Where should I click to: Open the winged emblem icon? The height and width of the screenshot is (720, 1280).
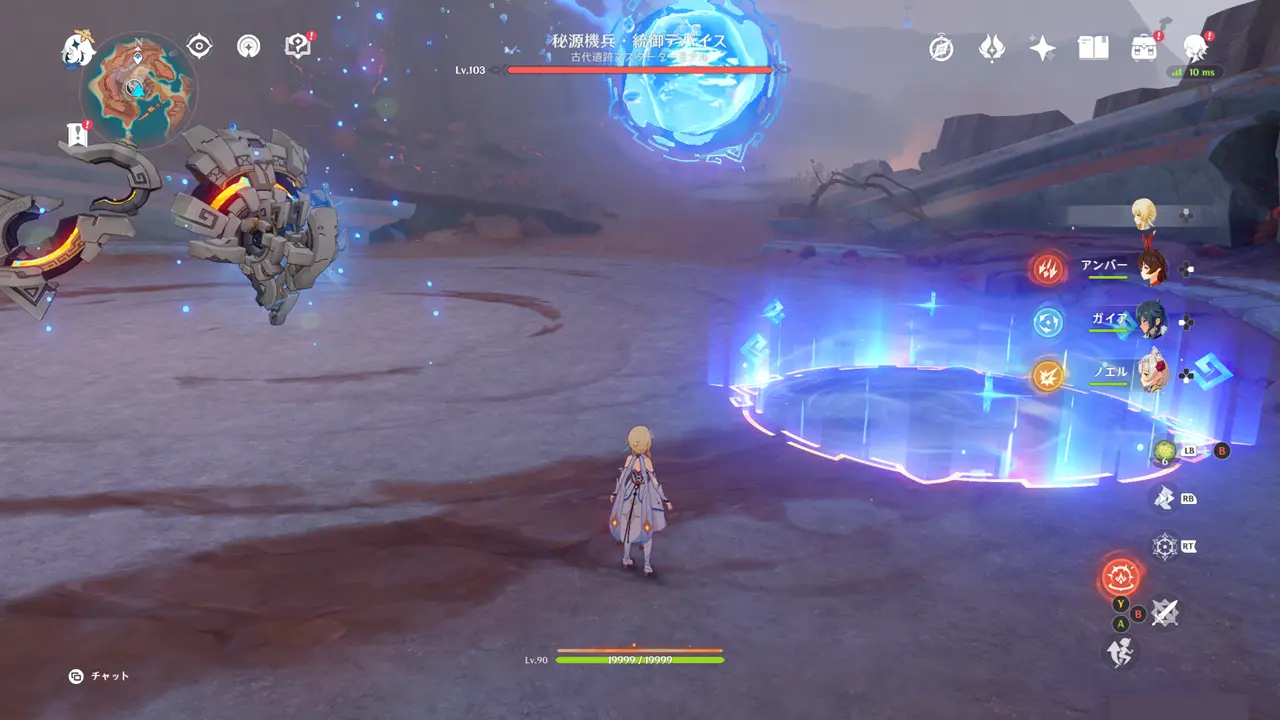click(x=991, y=48)
